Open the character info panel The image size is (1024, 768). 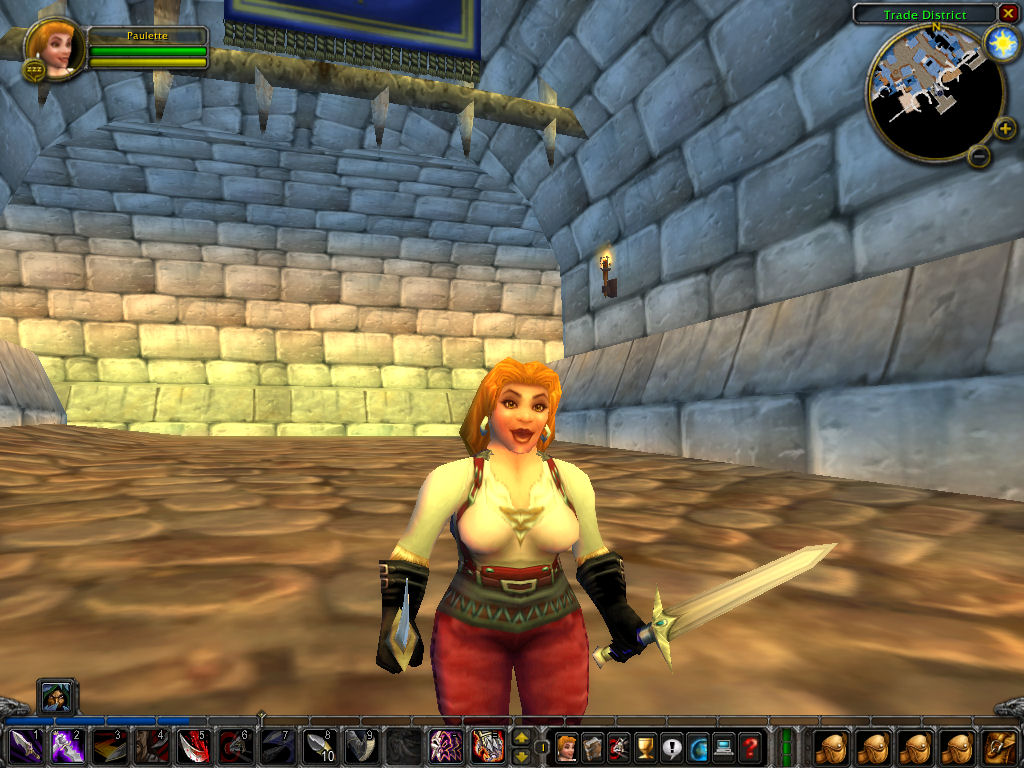(x=567, y=746)
